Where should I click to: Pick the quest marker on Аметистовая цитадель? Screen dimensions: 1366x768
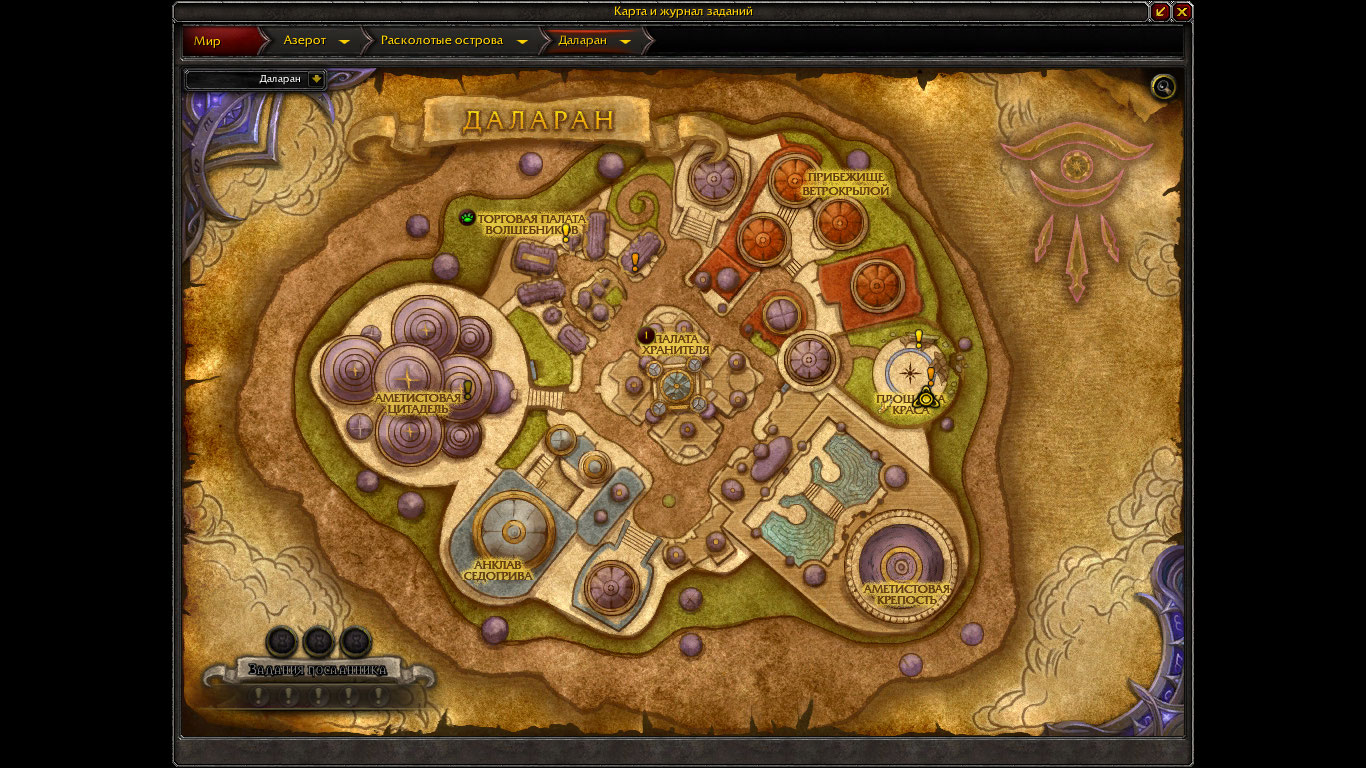tap(466, 389)
